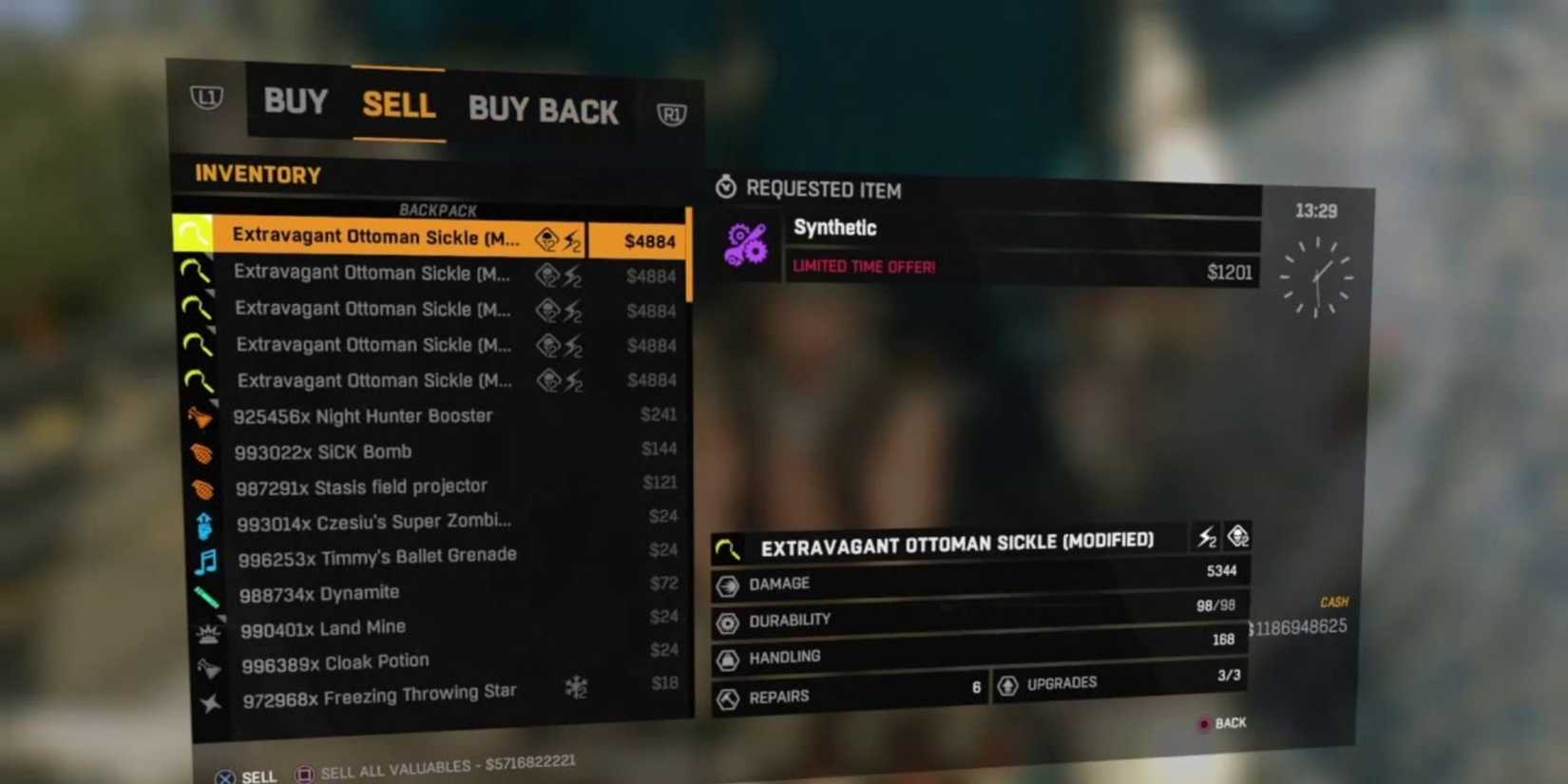
Task: Click the R1 shoulder button icon
Action: pyautogui.click(x=674, y=113)
